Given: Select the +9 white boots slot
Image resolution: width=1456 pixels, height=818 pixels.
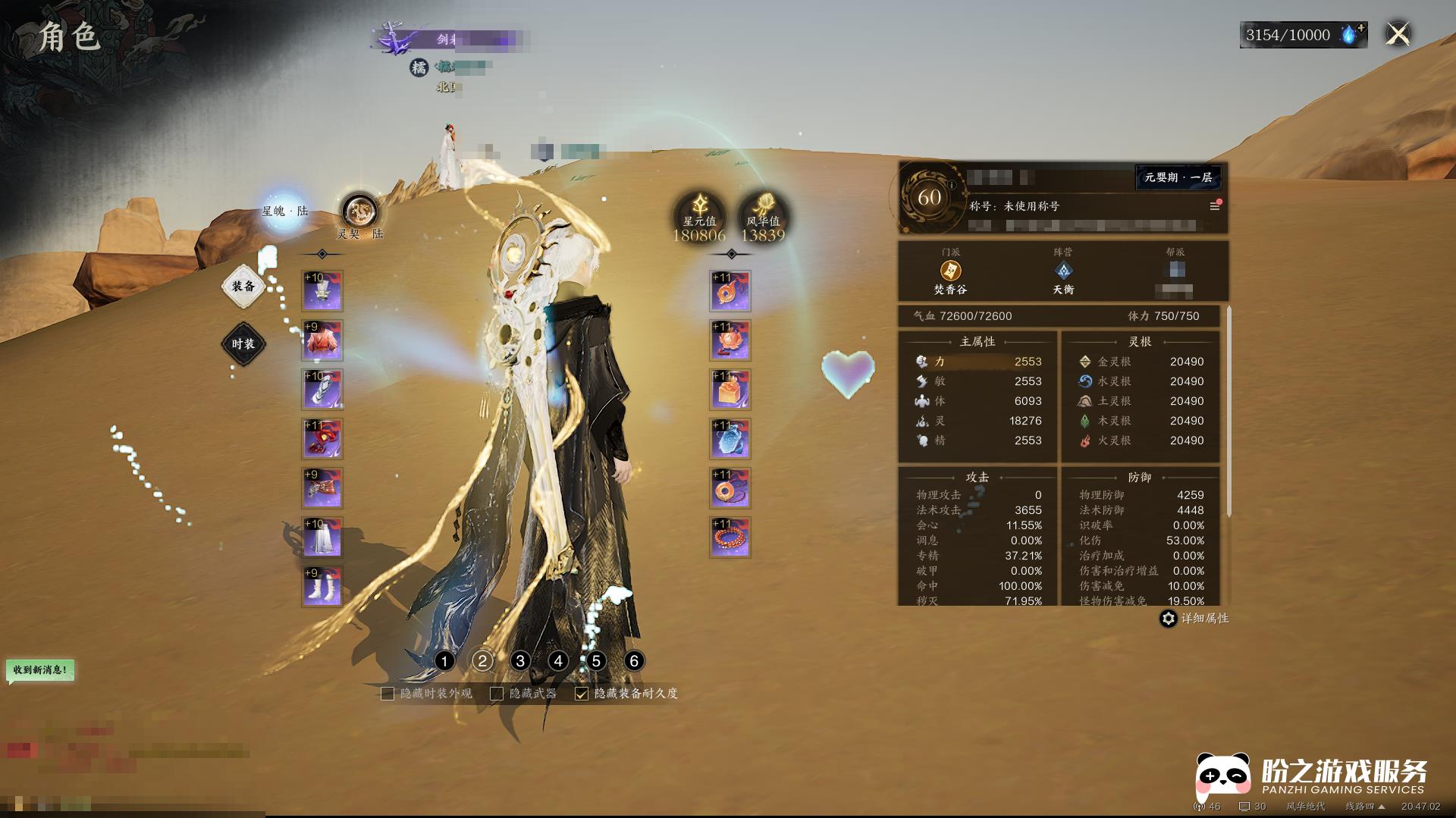Looking at the screenshot, I should pos(322,586).
